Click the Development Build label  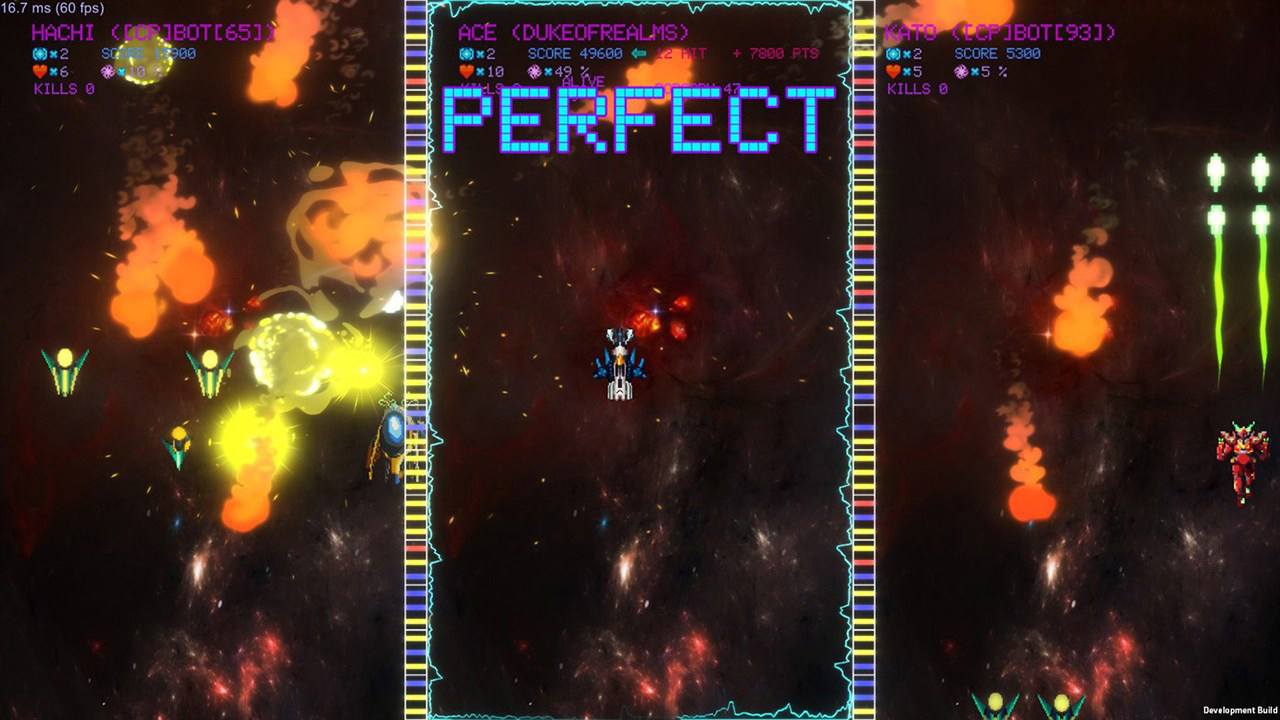pyautogui.click(x=1240, y=712)
